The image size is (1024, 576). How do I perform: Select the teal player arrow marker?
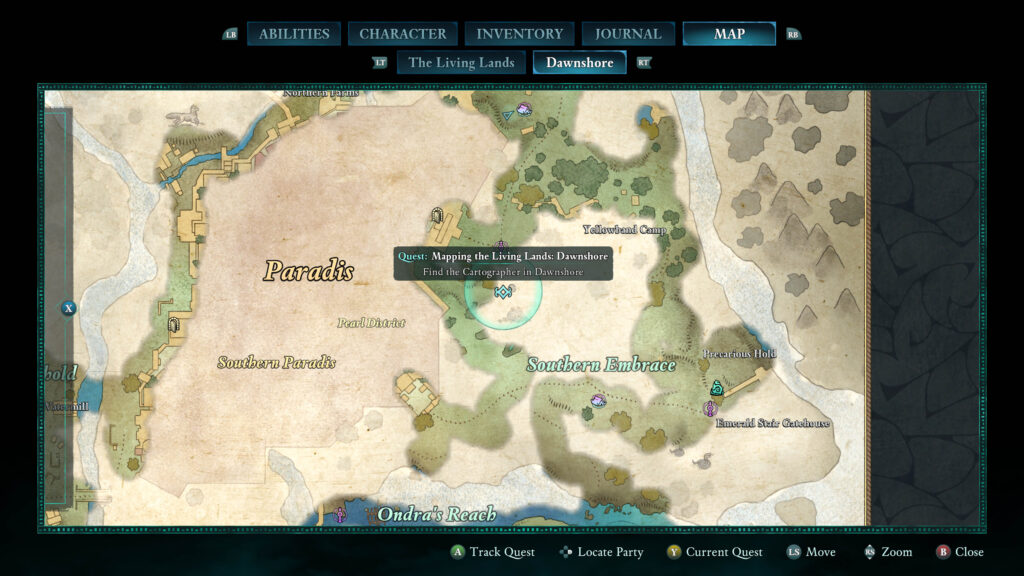coord(508,116)
